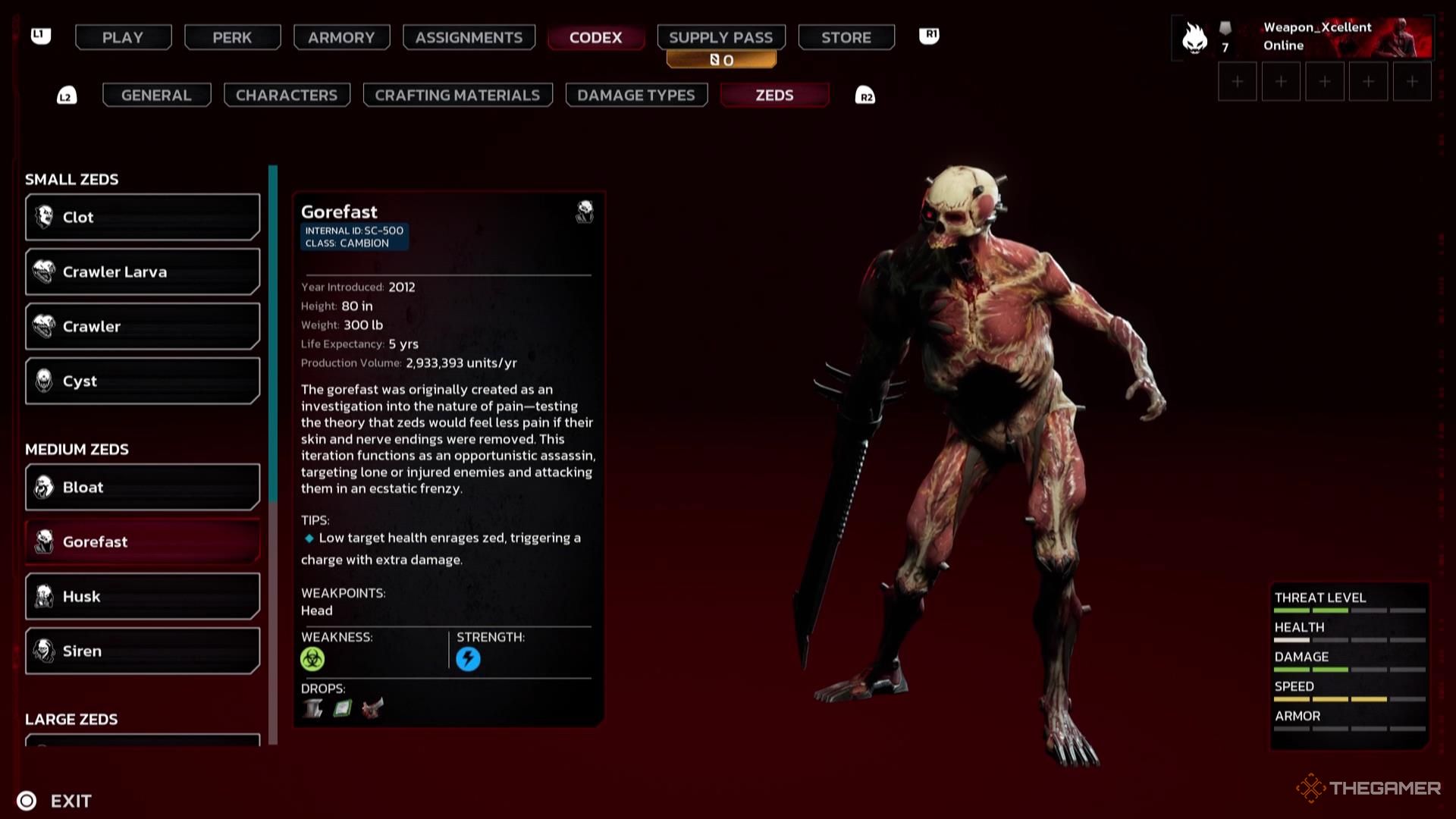The height and width of the screenshot is (819, 1456).
Task: Open the ASSIGNMENTS tab
Action: pos(469,37)
